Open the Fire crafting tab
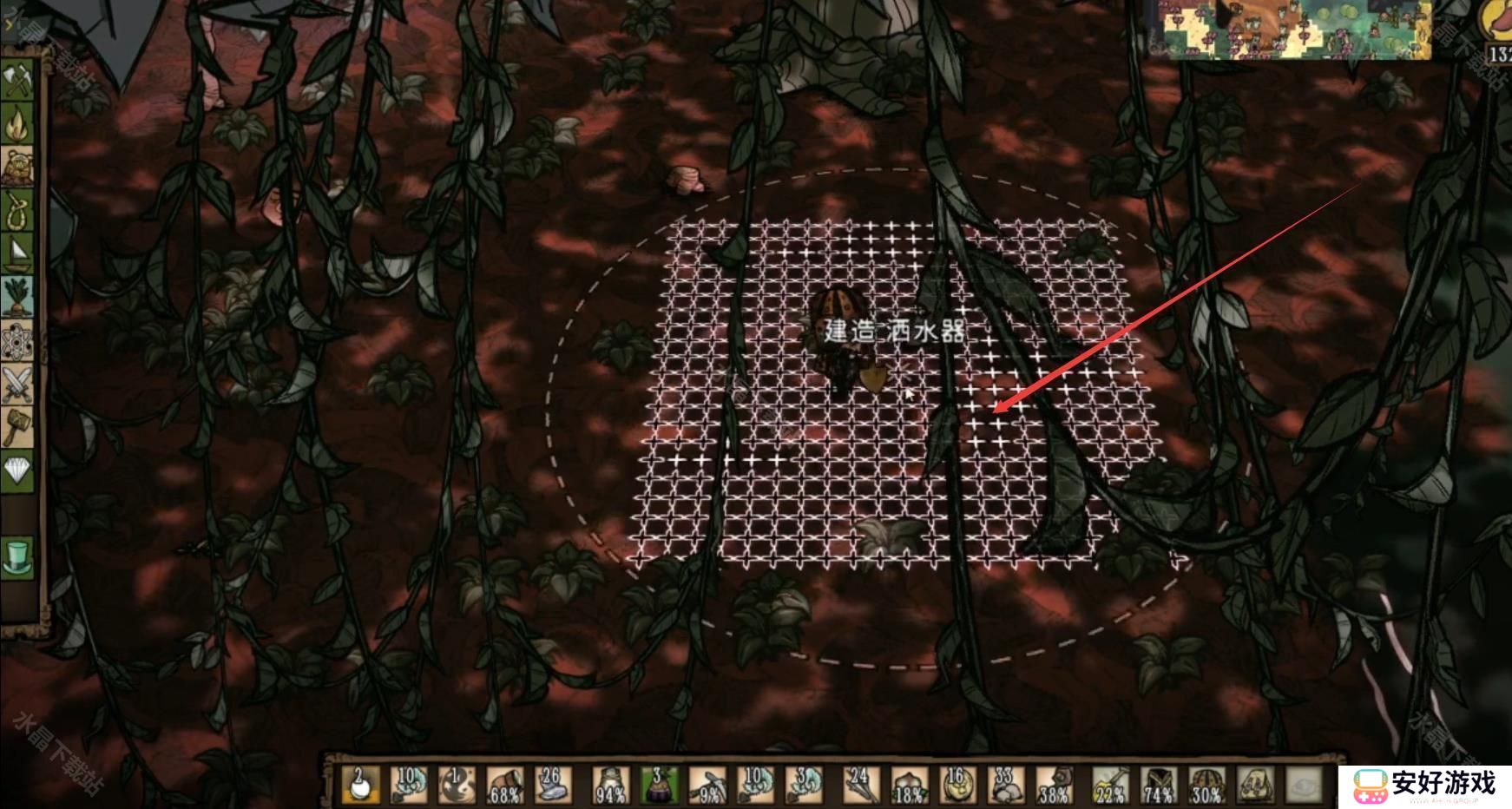The image size is (1512, 809). 18,124
